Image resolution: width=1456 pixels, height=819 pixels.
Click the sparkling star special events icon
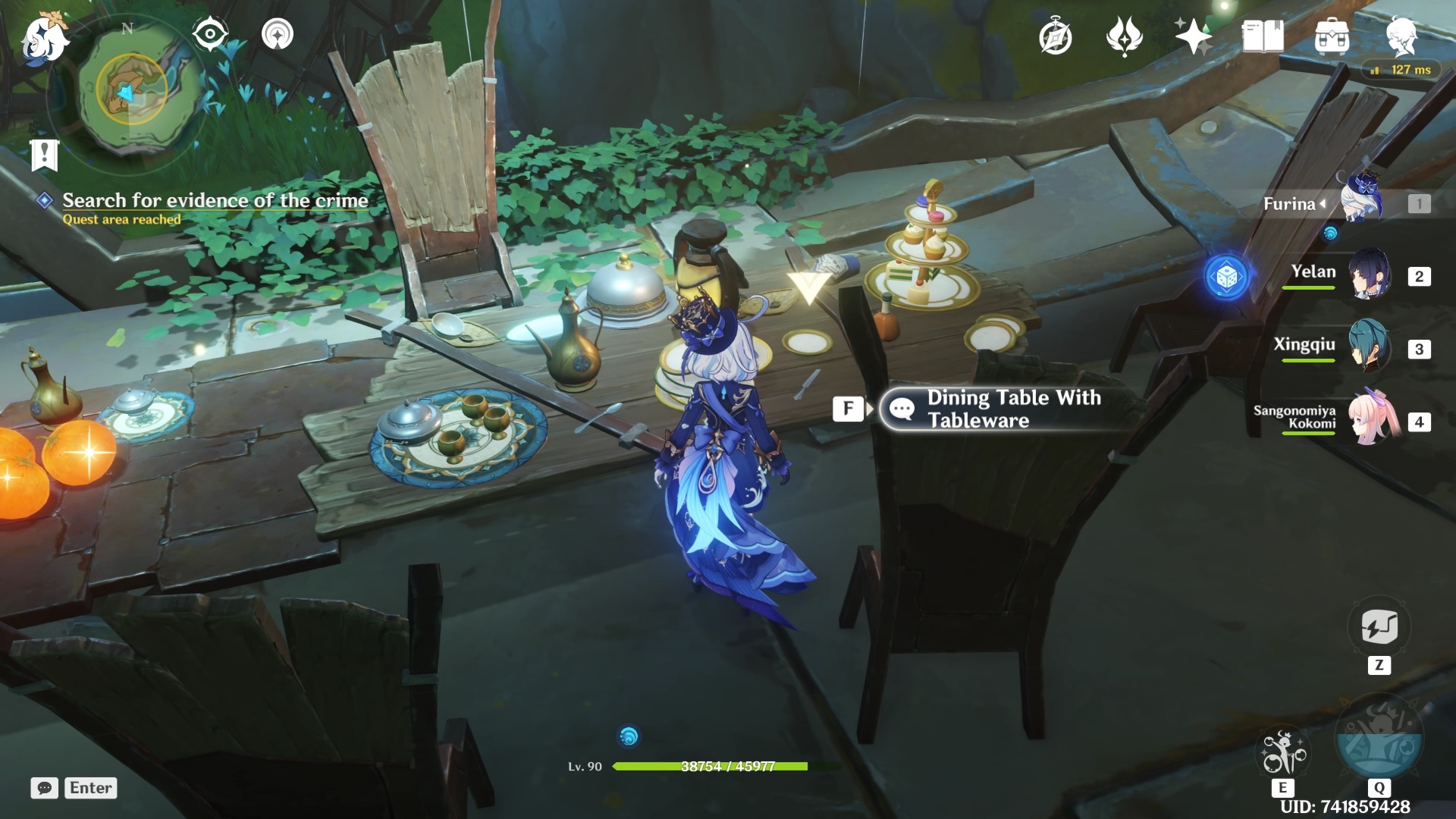[1192, 36]
